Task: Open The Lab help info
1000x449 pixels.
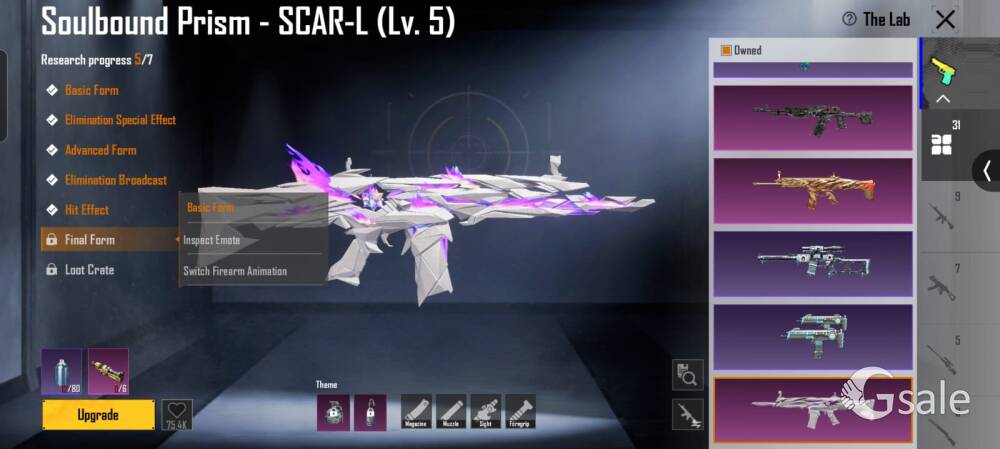Action: coord(877,19)
